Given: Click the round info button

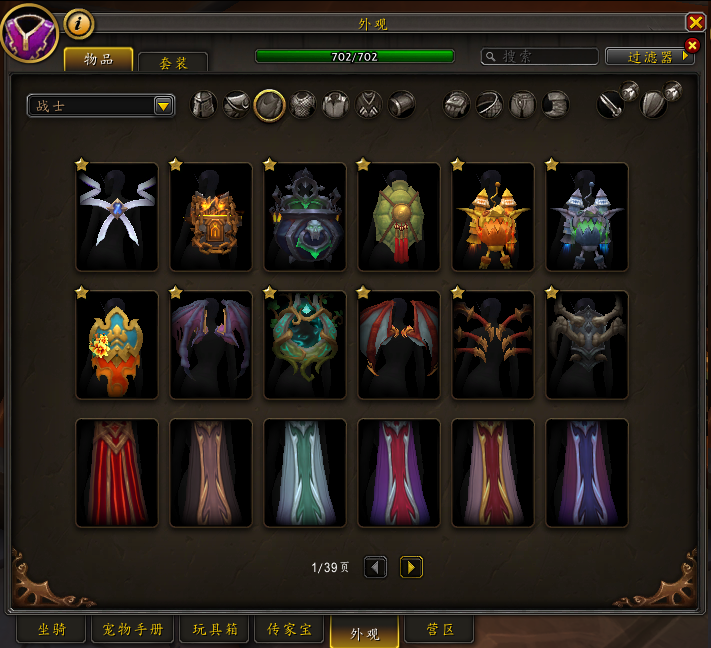Looking at the screenshot, I should click(78, 23).
